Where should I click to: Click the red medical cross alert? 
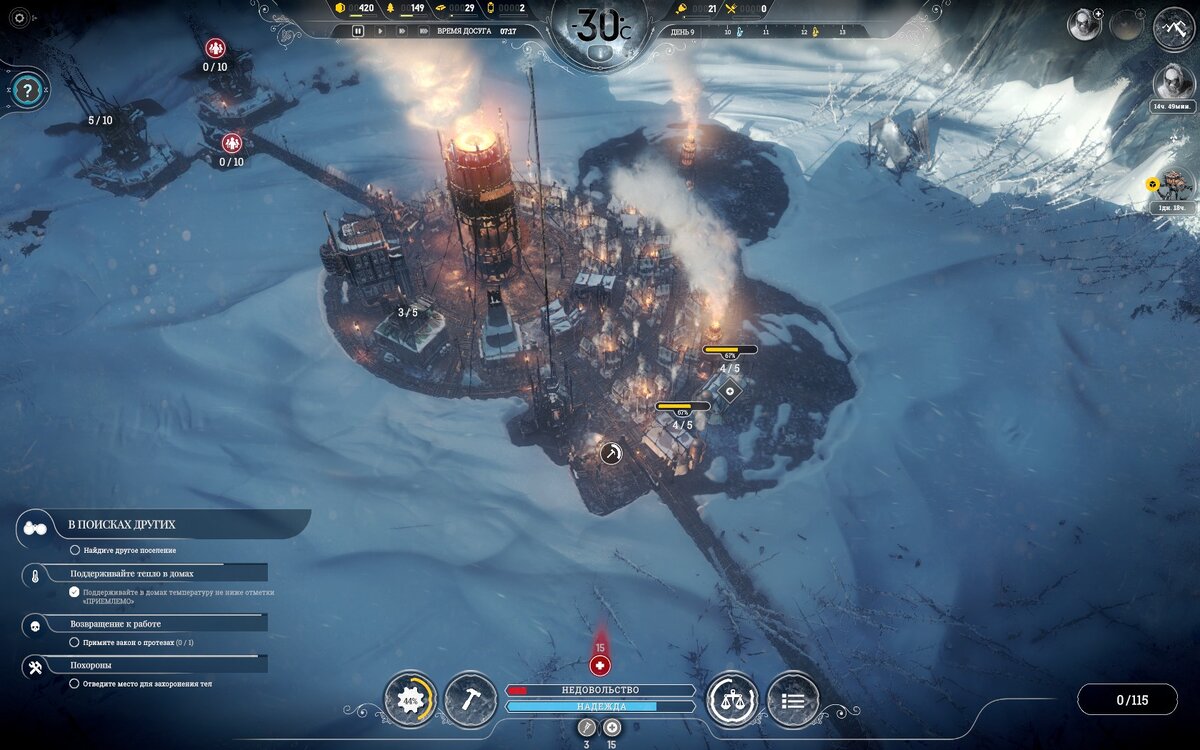tap(600, 664)
